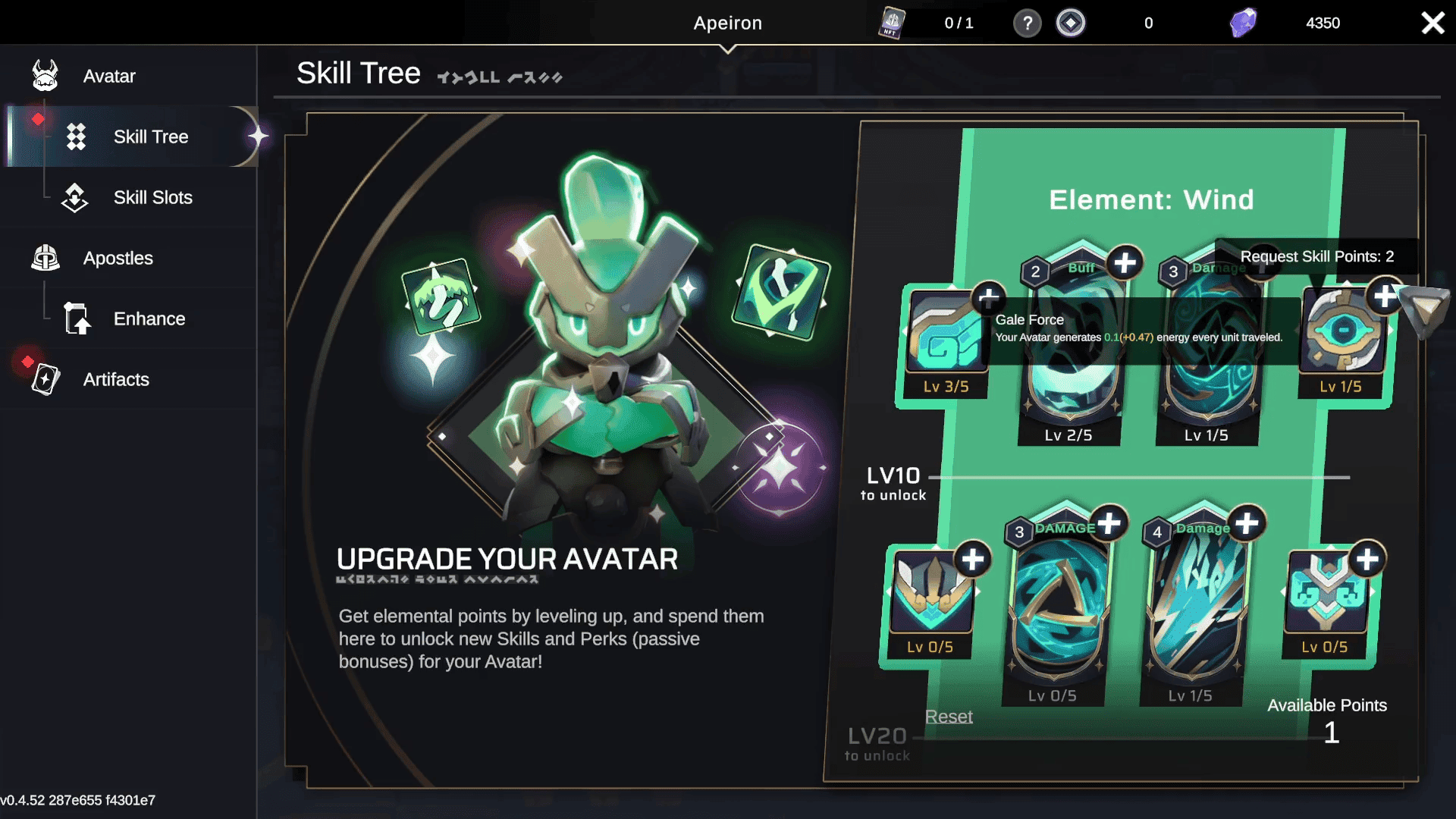1456x819 pixels.
Task: Open the Artifacts section
Action: tap(45, 379)
